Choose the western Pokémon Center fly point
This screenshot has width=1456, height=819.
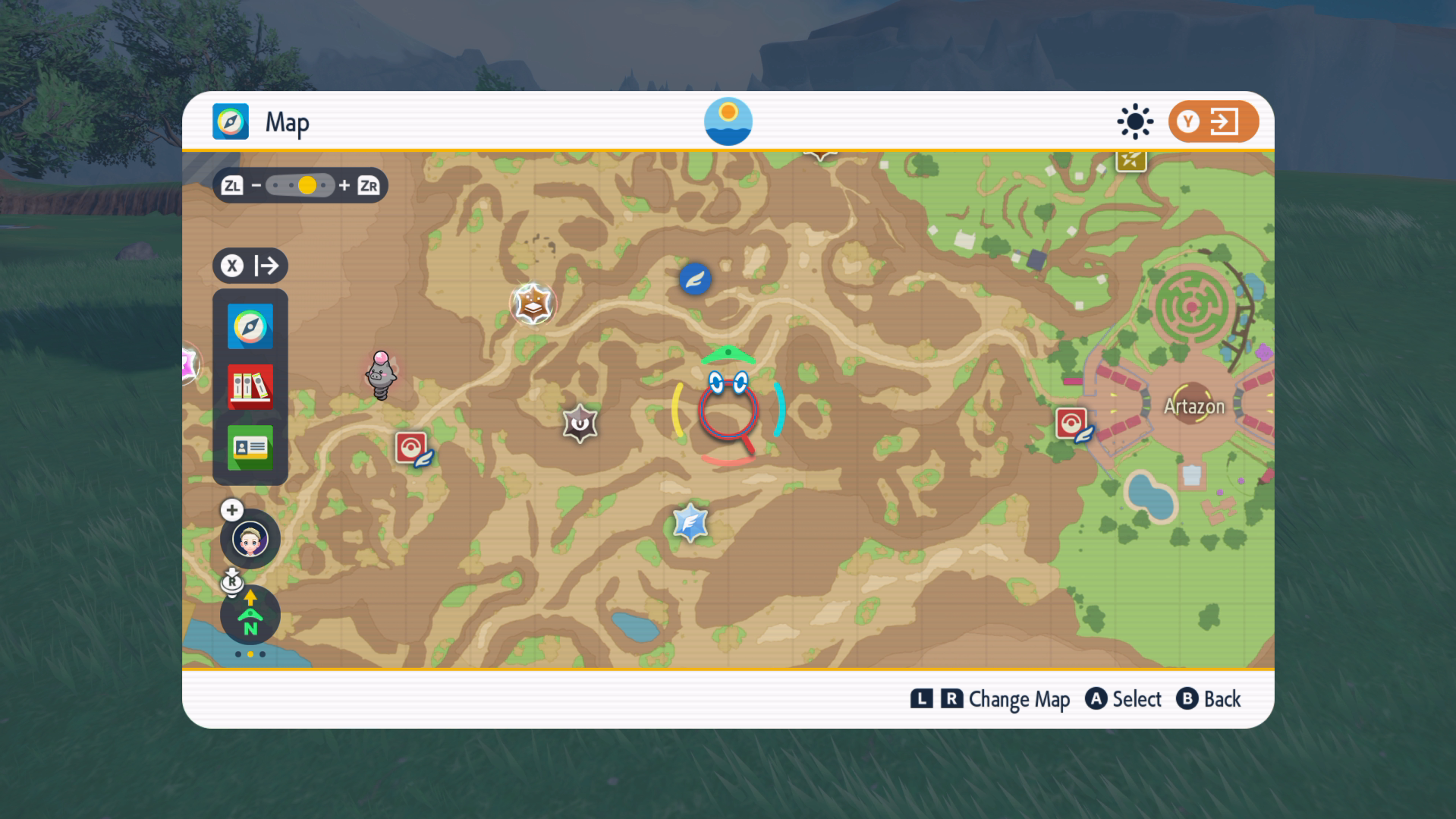[x=412, y=449]
